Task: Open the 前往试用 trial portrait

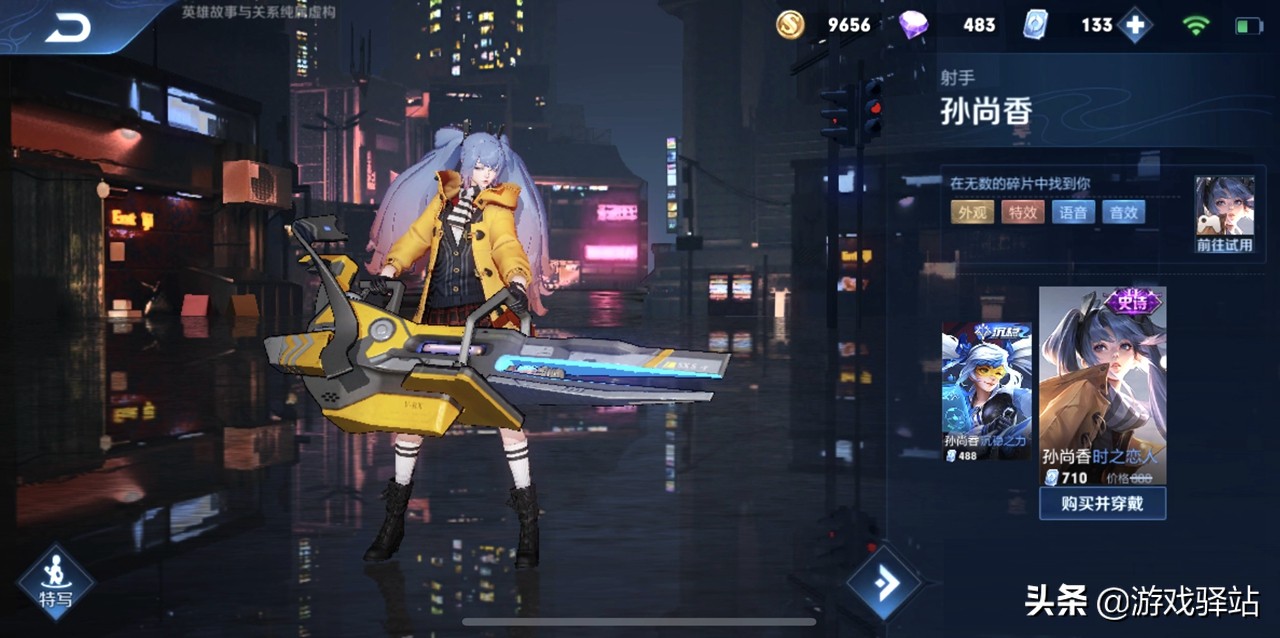Action: tap(1224, 214)
